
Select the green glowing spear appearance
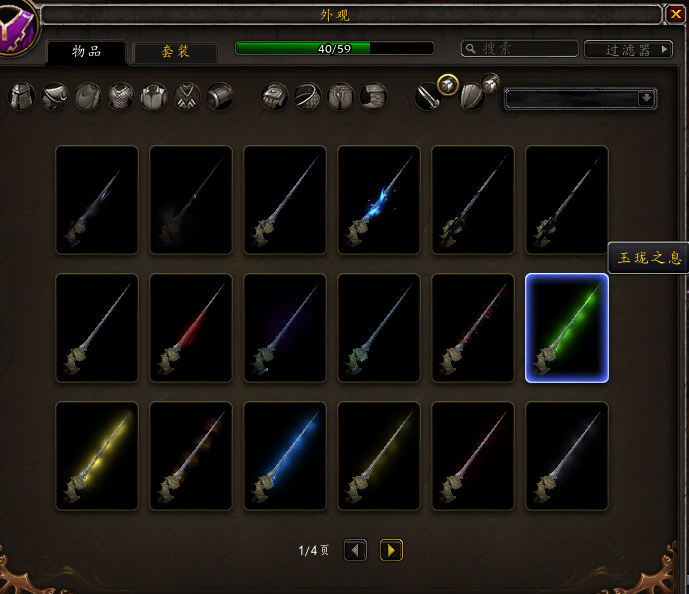point(567,328)
